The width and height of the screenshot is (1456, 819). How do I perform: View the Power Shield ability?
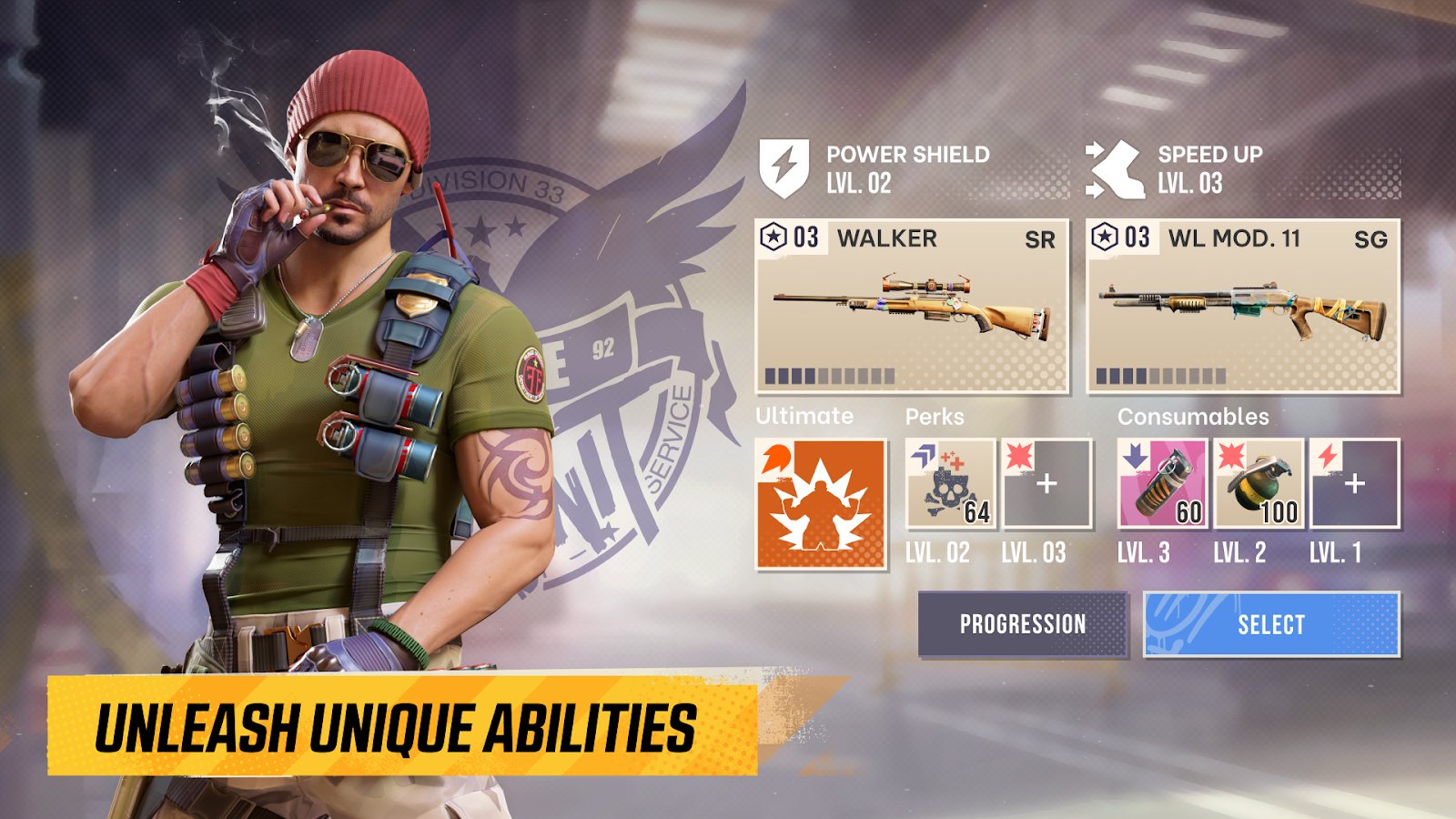(x=875, y=168)
